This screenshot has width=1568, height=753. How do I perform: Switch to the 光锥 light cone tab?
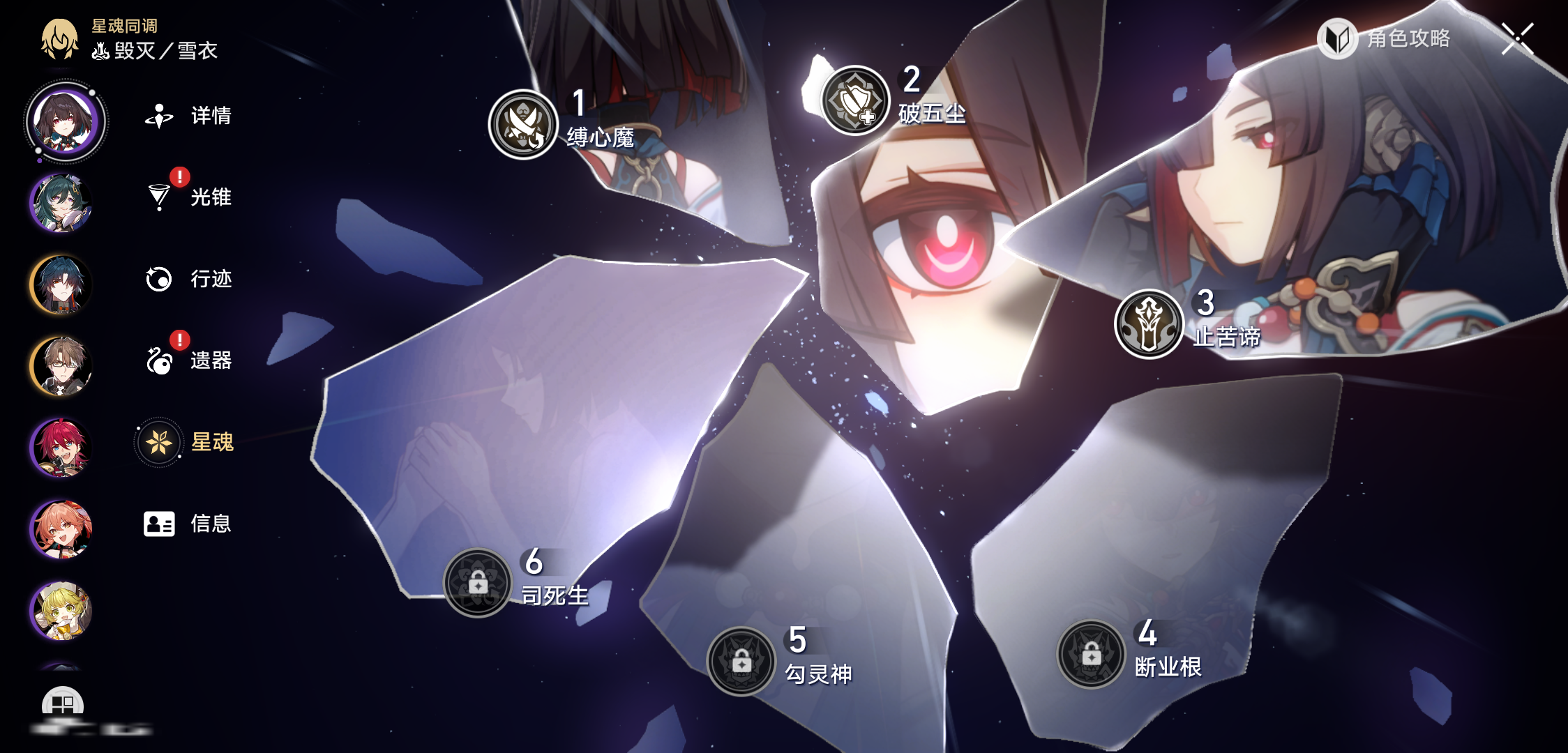point(188,197)
